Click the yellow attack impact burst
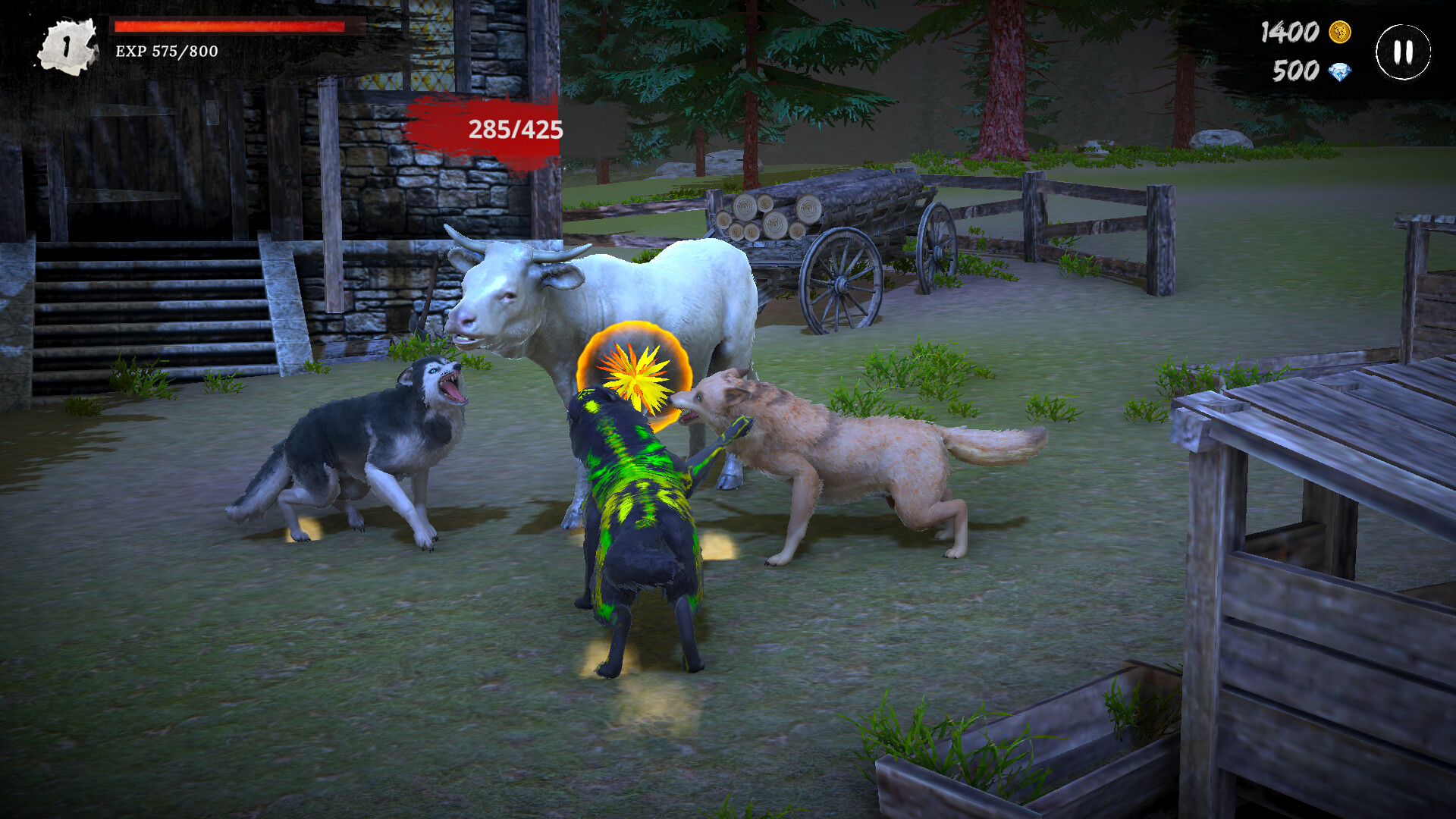This screenshot has height=819, width=1456. point(635,373)
